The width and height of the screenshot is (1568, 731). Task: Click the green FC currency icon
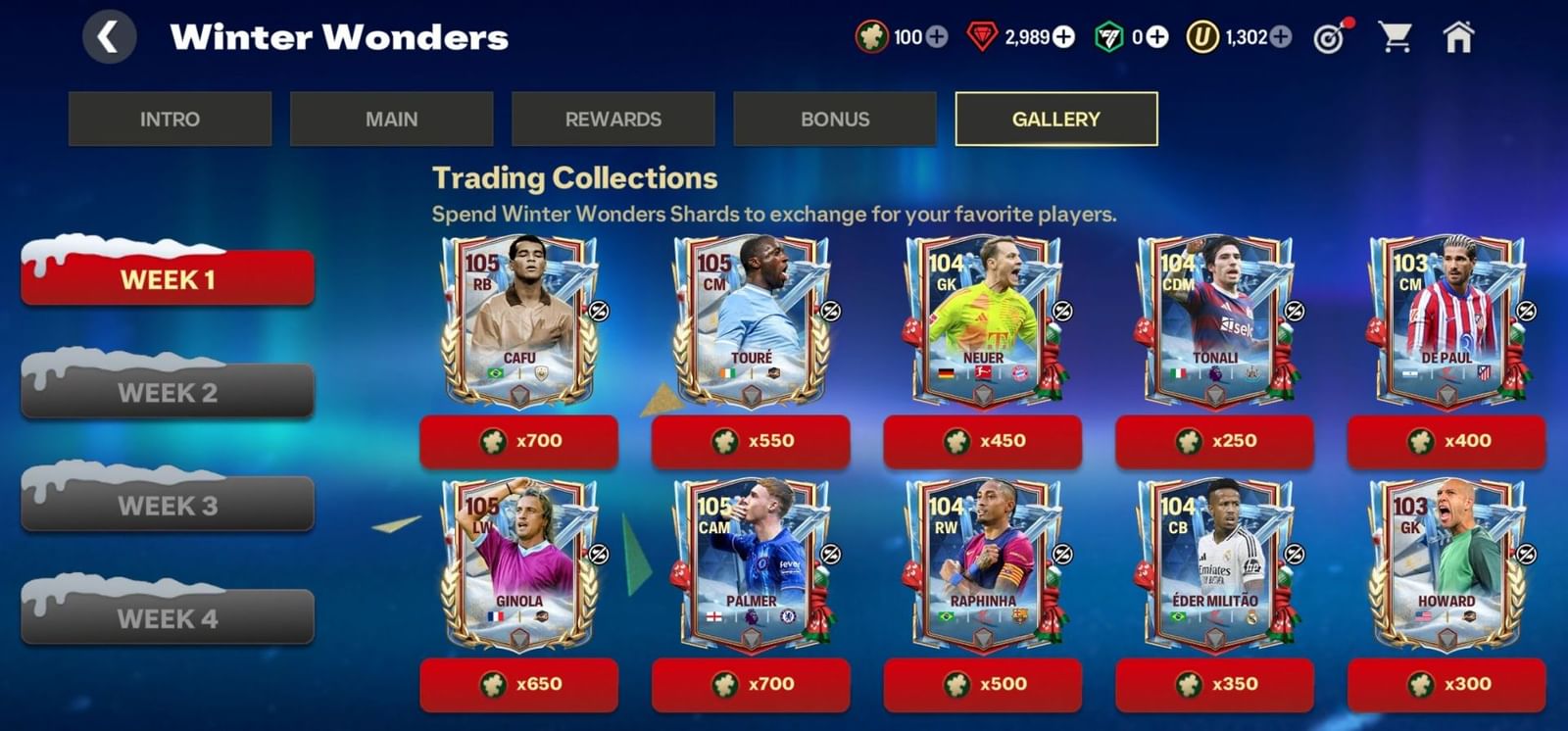click(x=1107, y=37)
